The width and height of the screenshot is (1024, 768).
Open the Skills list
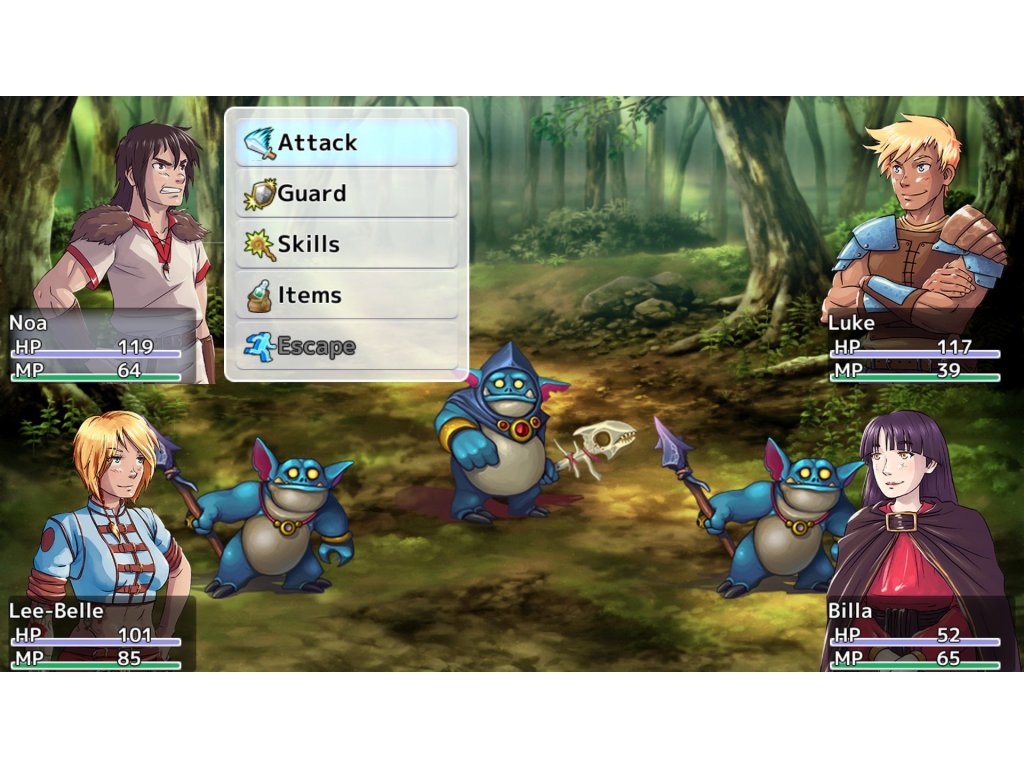pos(346,245)
